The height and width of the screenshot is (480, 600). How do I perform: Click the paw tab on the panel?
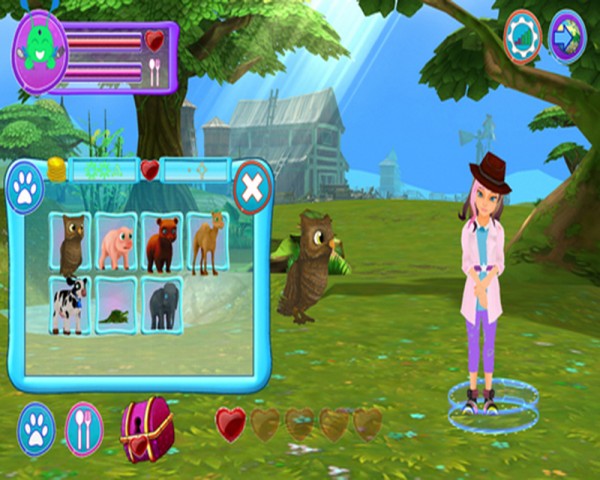pos(25,188)
